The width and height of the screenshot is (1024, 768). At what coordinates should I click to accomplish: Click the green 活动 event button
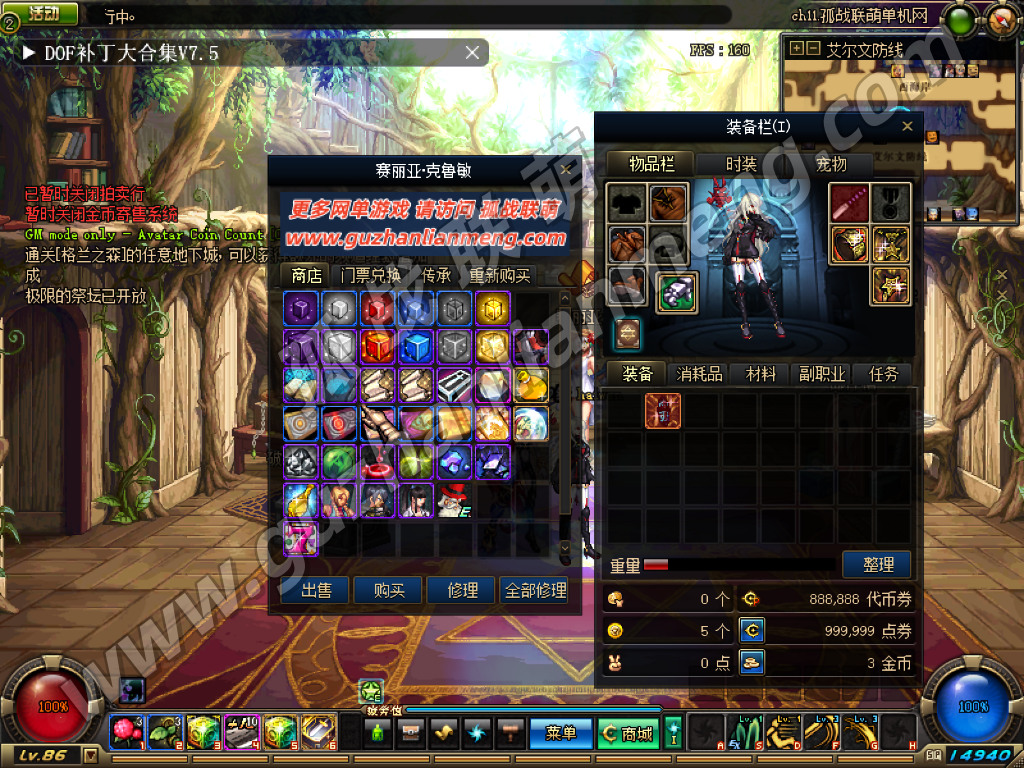44,14
